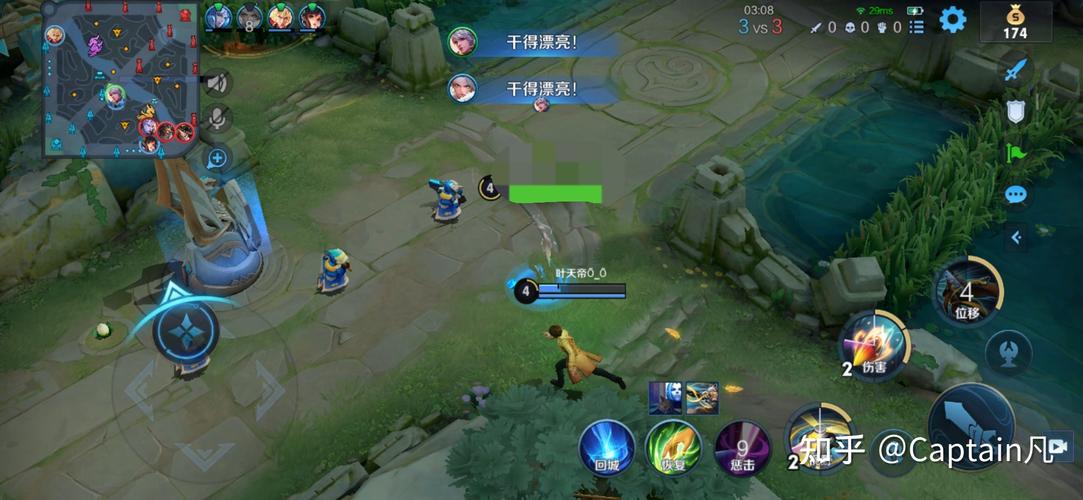Viewport: 1083px width, 500px height.
Task: Open the settings gear menu
Action: [x=953, y=19]
